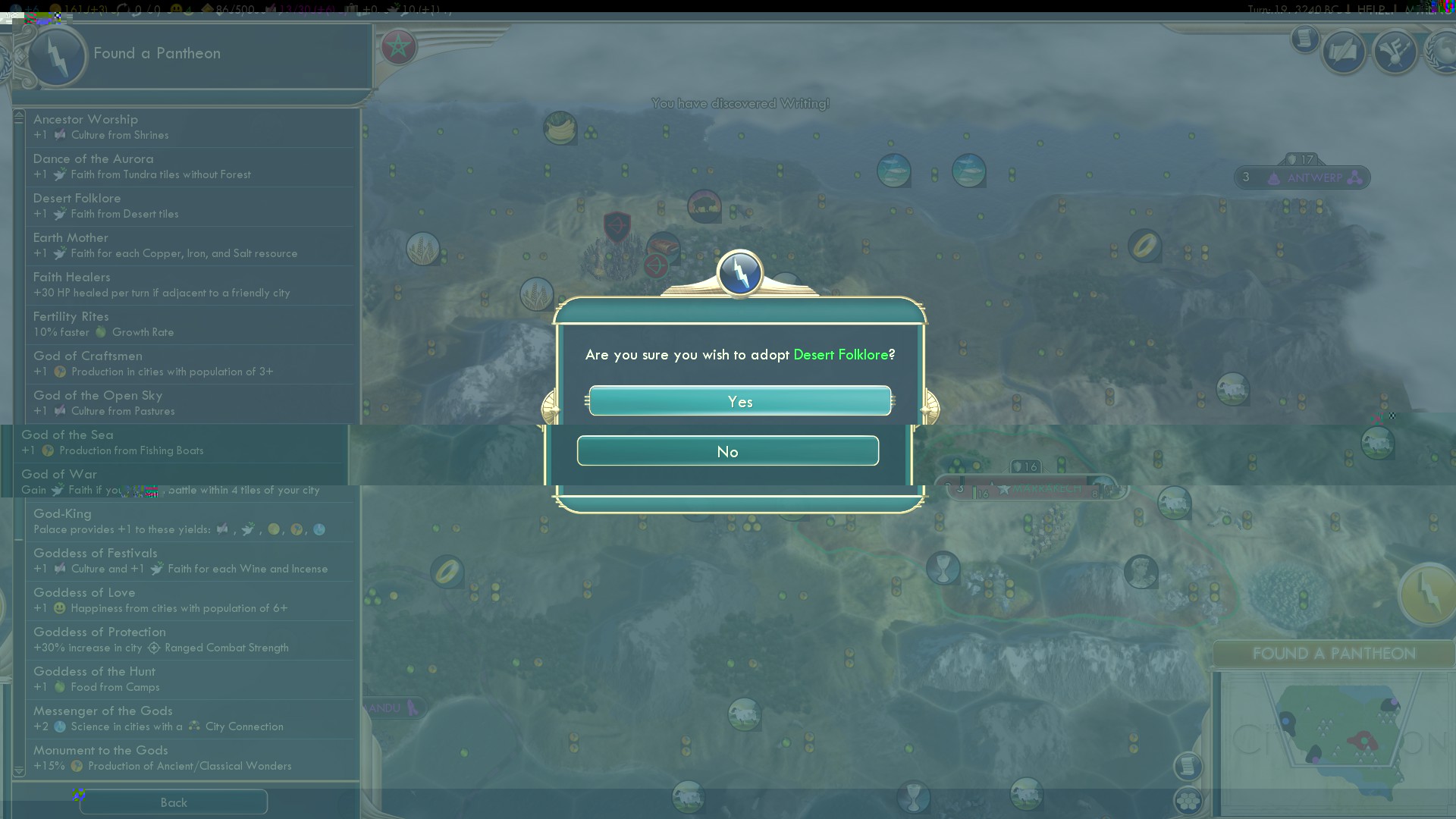This screenshot has width=1456, height=819.
Task: Select Faith Healers from the list
Action: click(190, 285)
